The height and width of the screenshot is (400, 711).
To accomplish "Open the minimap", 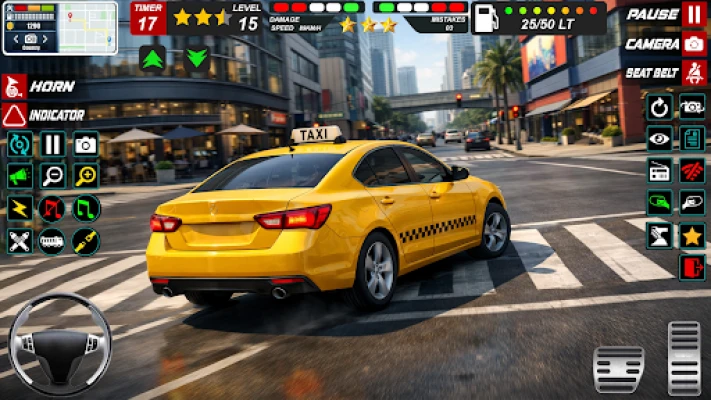I will click(x=59, y=27).
